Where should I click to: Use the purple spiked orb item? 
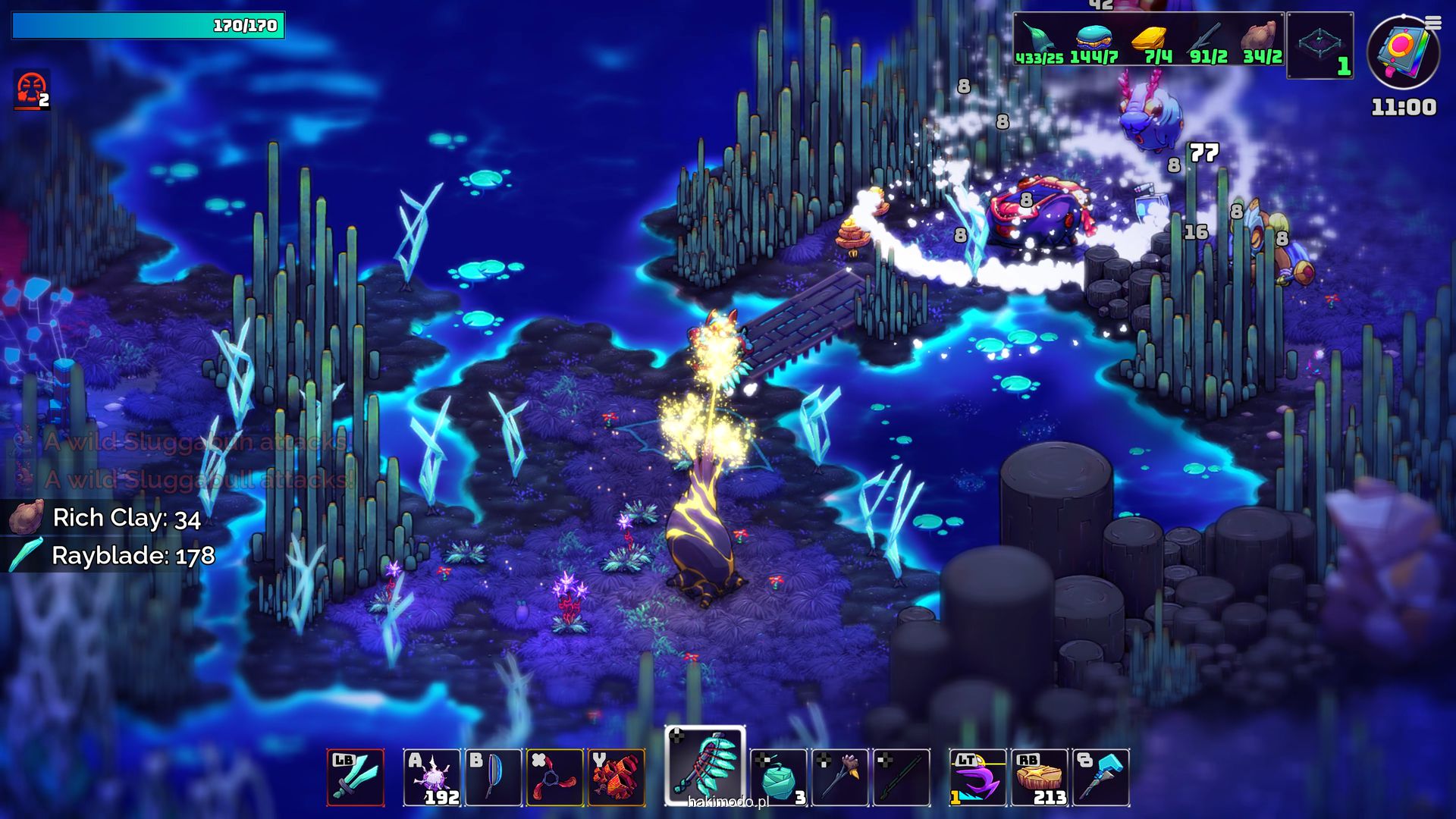coord(431,777)
